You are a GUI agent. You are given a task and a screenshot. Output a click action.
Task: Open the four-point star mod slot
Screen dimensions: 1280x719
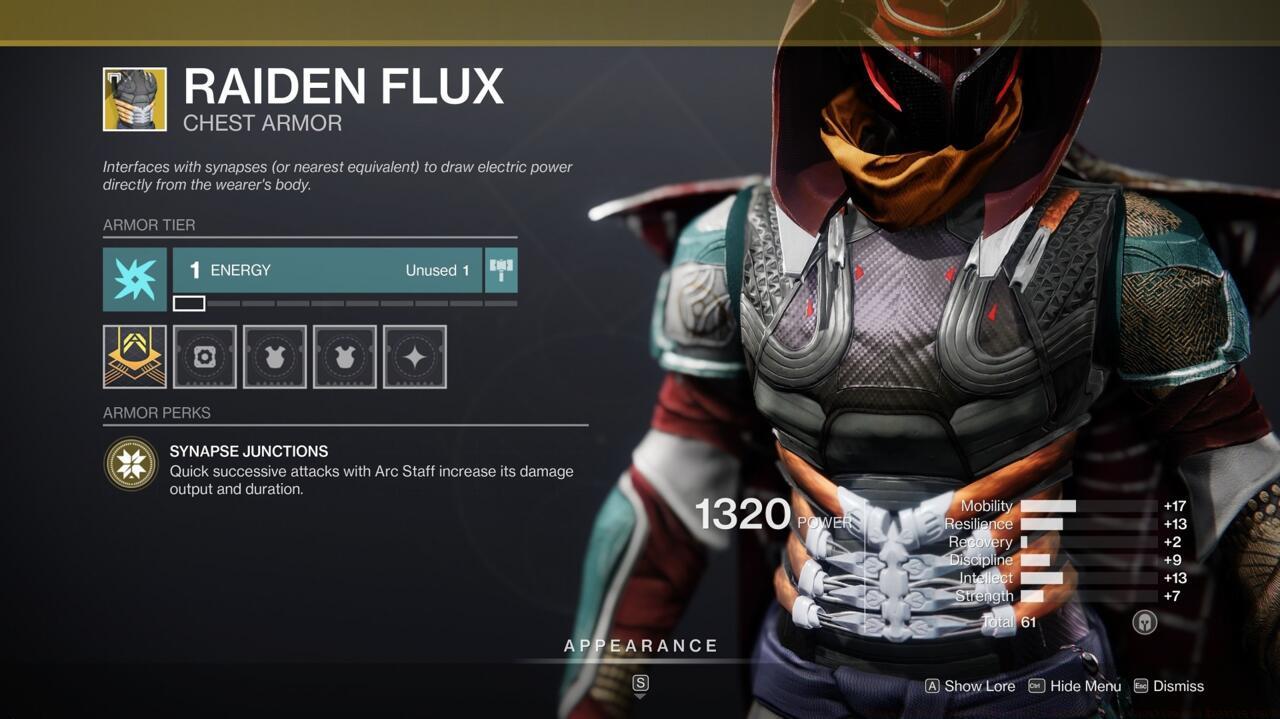tap(415, 356)
